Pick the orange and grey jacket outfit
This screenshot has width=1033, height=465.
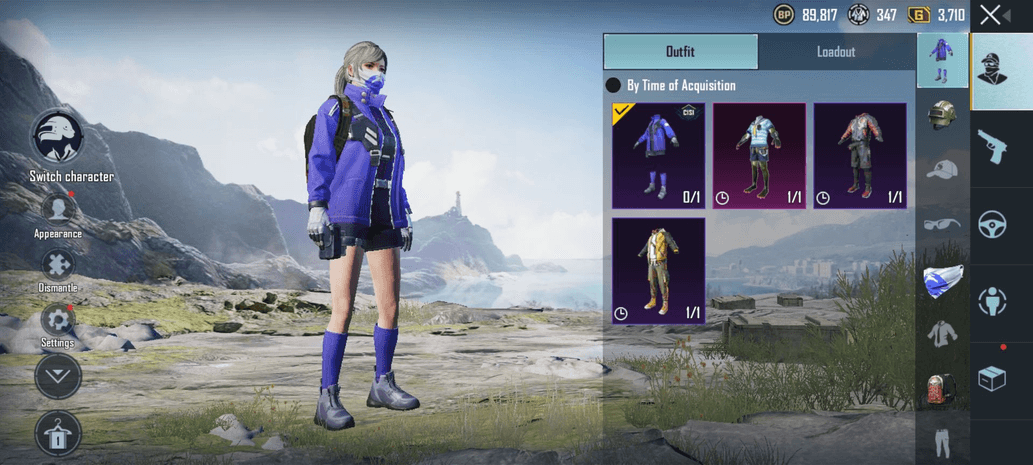pos(859,155)
